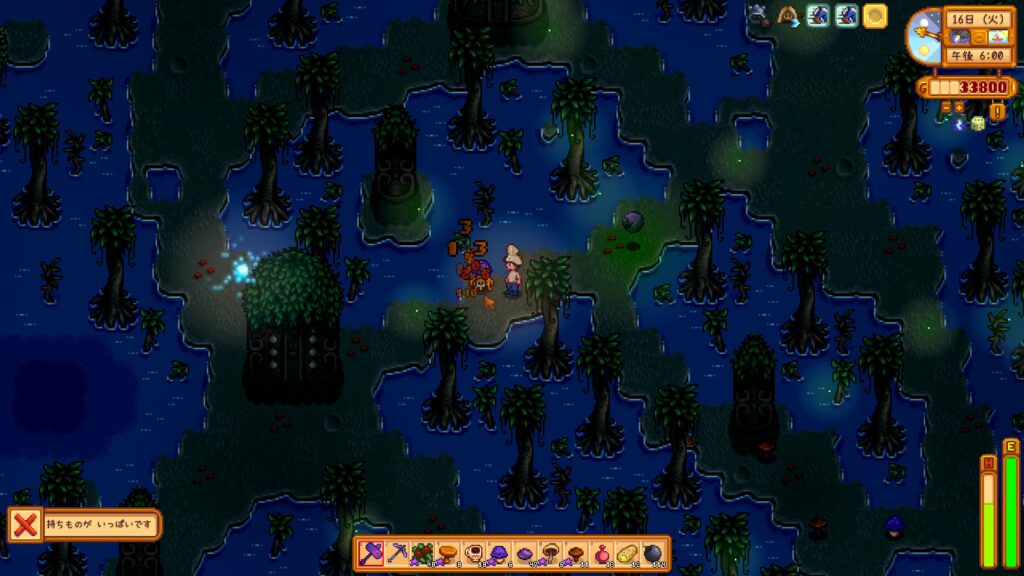Select the leafy berry item slot
Viewport: 1024px width, 576px height.
click(422, 553)
